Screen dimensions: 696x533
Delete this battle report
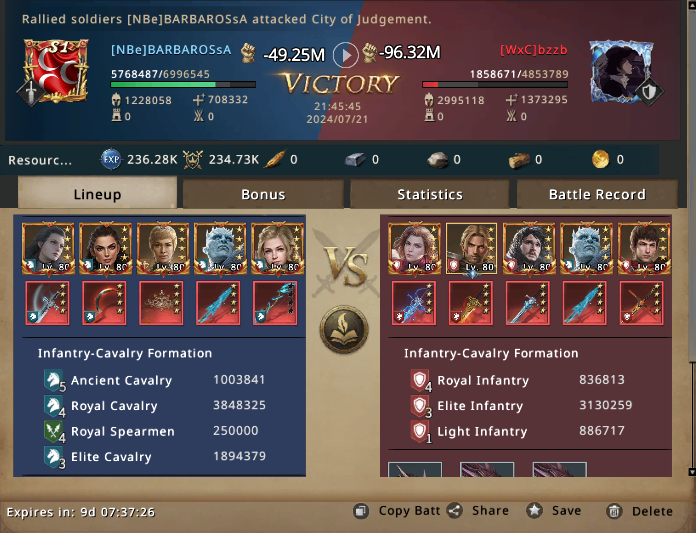[x=641, y=511]
